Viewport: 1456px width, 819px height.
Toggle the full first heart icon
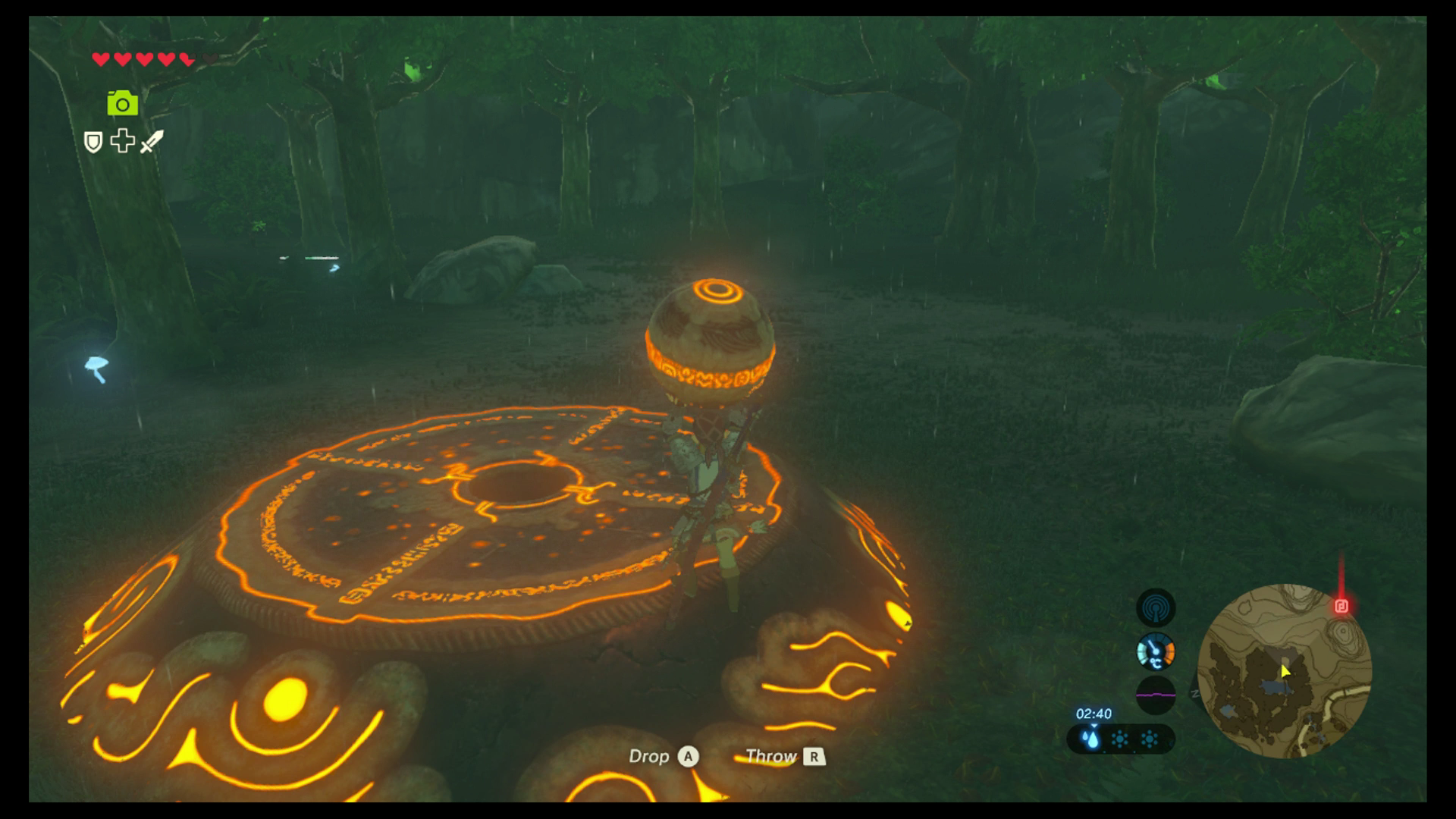(101, 58)
